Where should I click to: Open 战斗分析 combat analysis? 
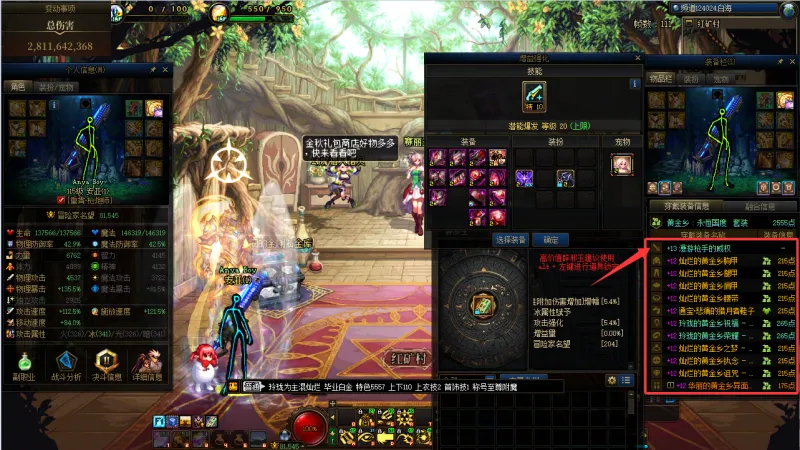[66, 364]
